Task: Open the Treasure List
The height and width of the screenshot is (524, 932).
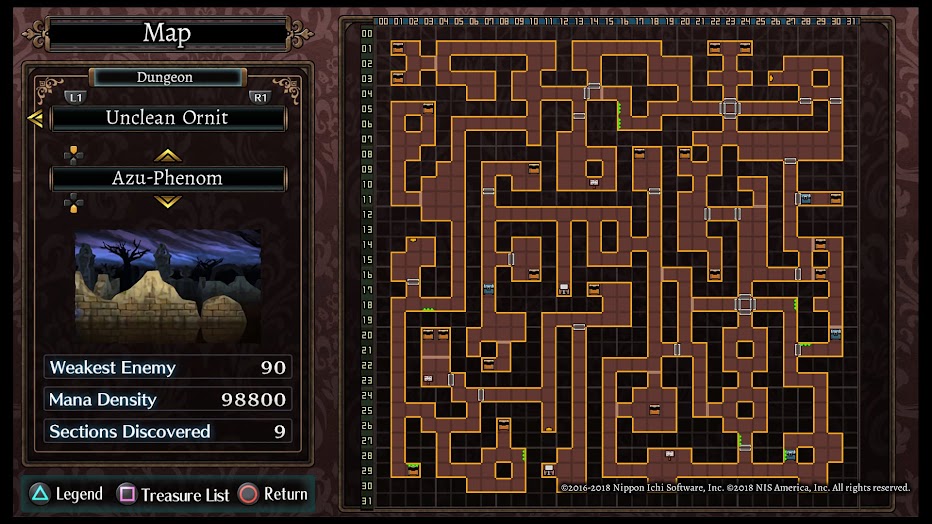Action: tap(174, 494)
